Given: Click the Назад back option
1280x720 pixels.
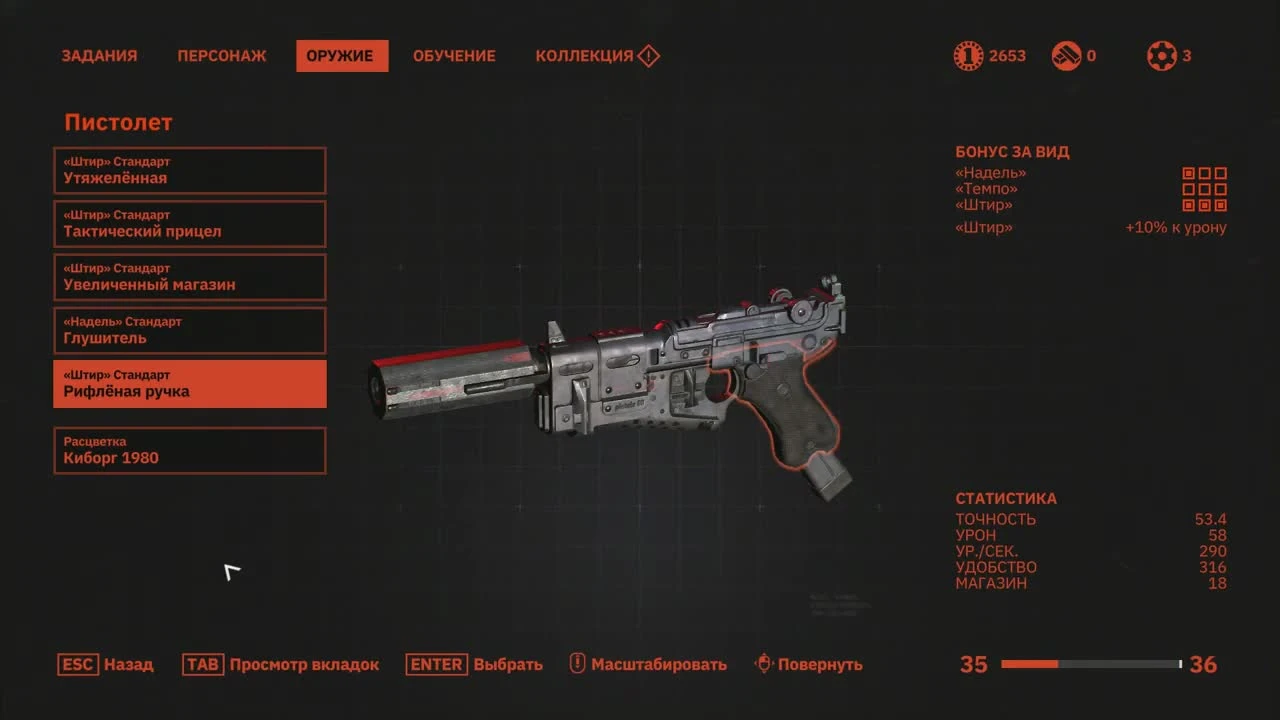Looking at the screenshot, I should 131,664.
